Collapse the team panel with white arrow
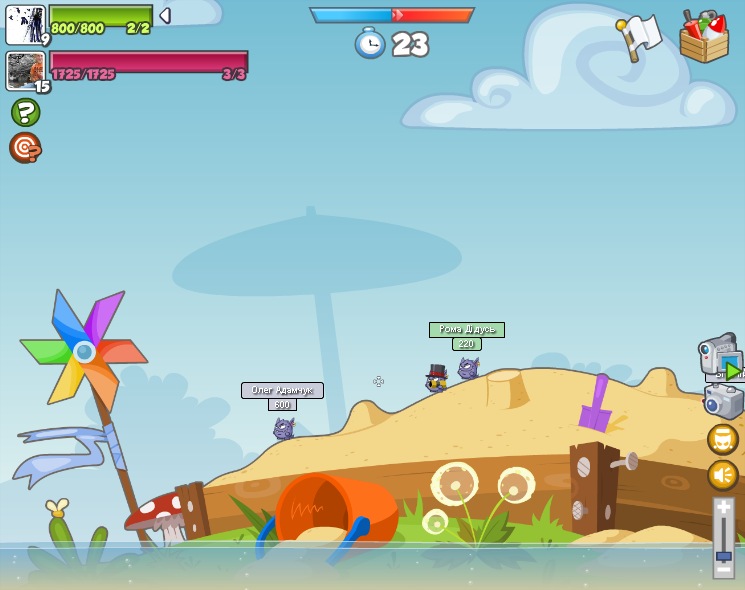This screenshot has width=745, height=590. coord(165,16)
